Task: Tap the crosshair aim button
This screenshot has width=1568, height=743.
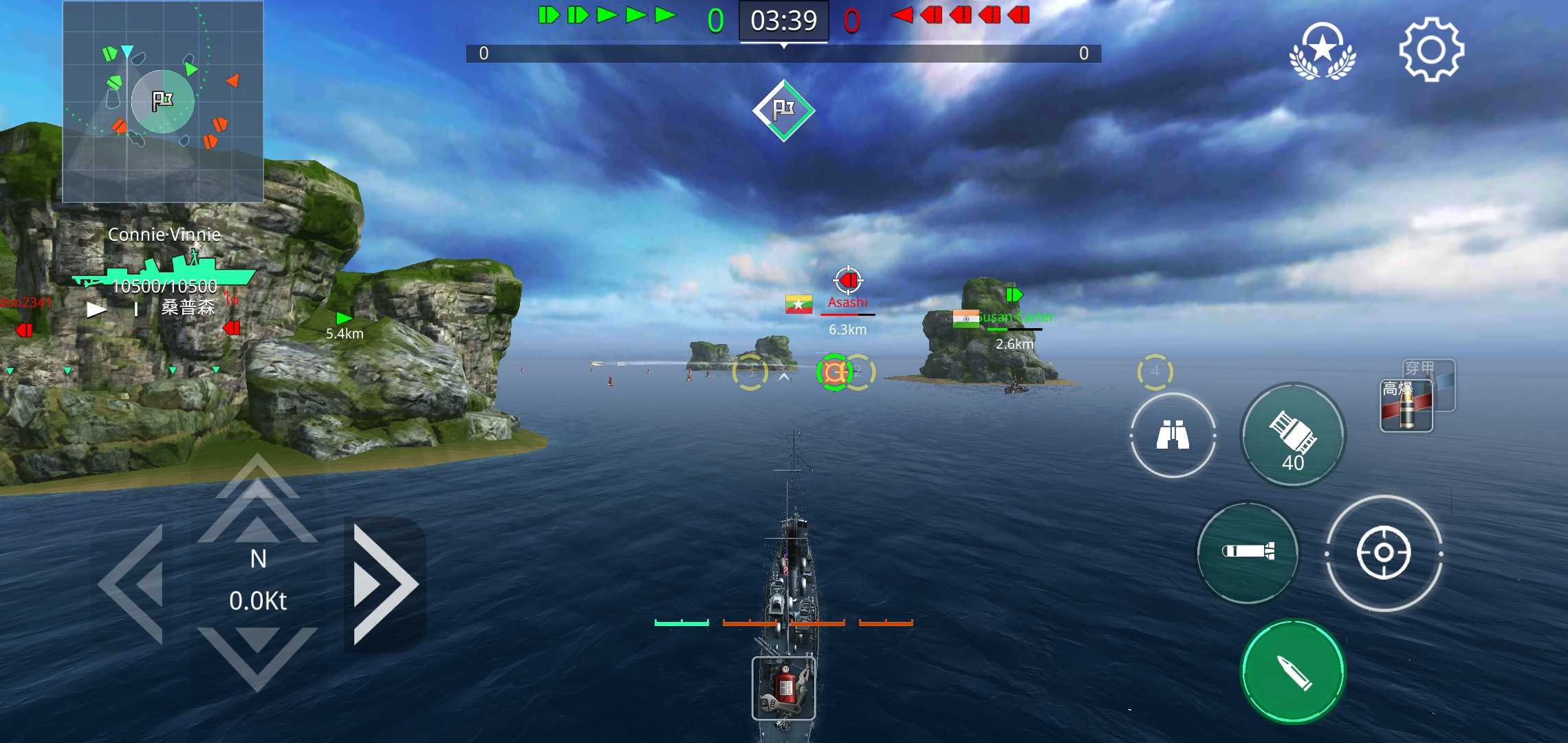Action: (1383, 552)
